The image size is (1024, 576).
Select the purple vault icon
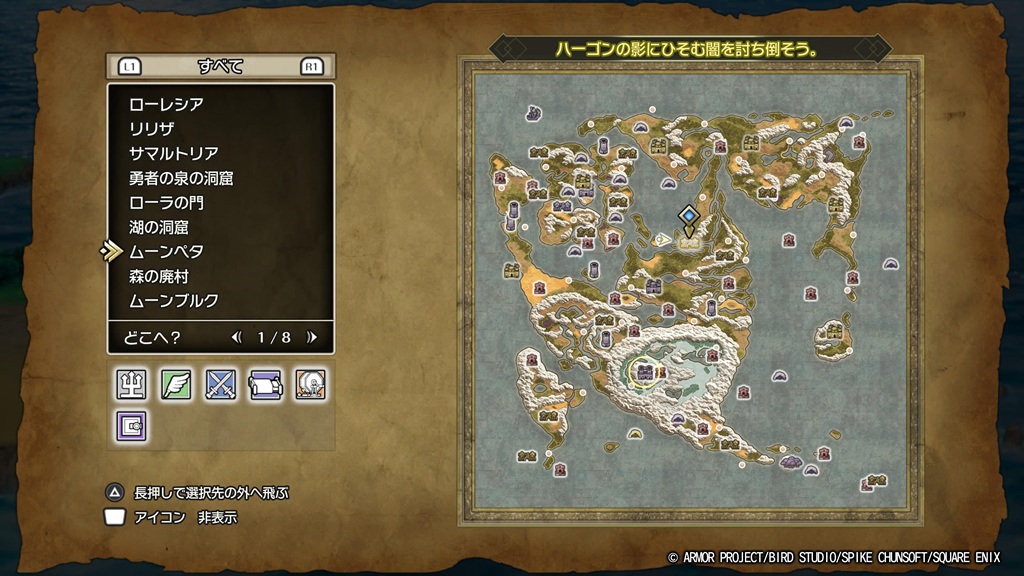pyautogui.click(x=132, y=426)
